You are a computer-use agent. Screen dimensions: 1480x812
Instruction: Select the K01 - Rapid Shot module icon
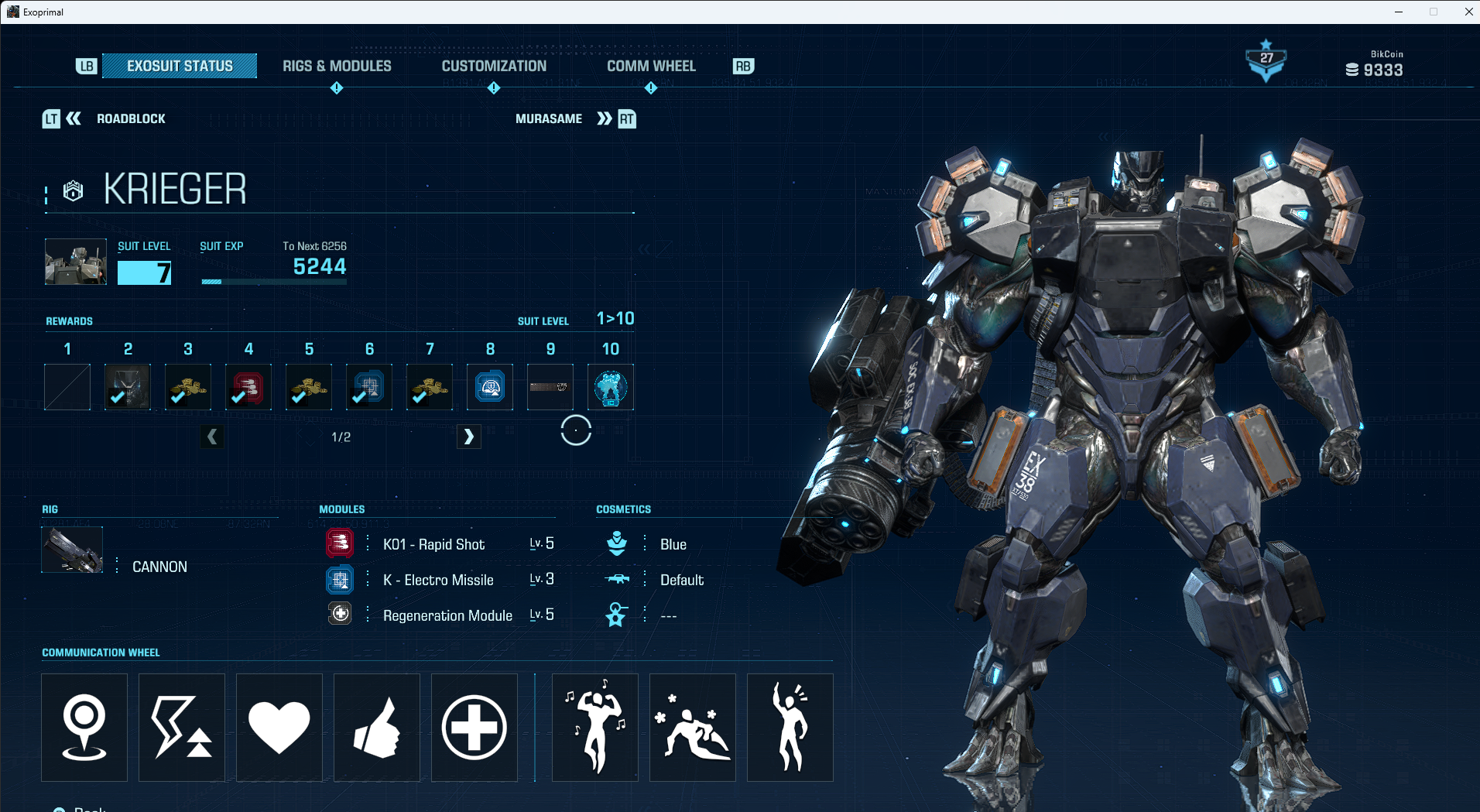(340, 543)
